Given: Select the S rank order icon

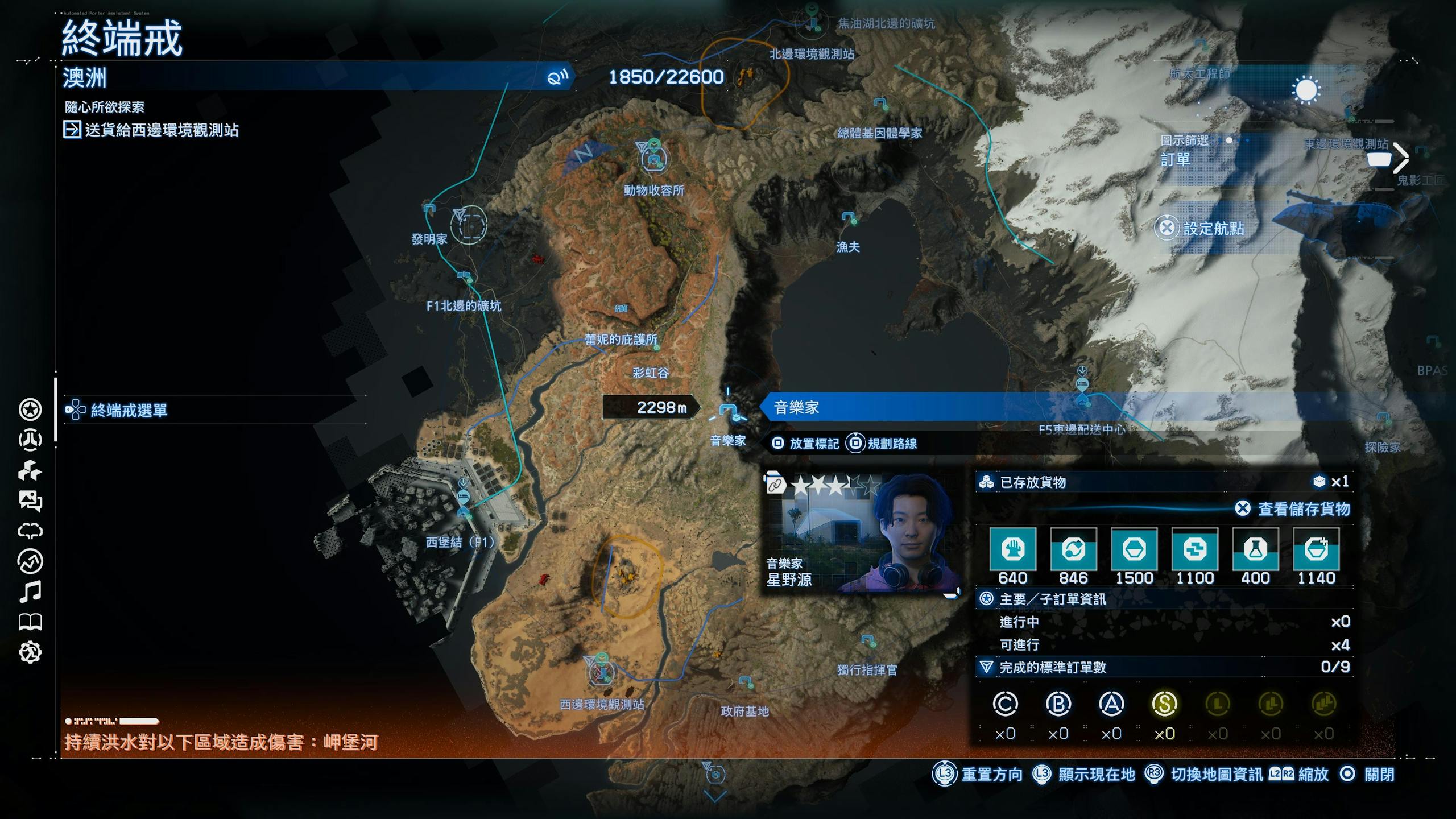Looking at the screenshot, I should (1164, 704).
